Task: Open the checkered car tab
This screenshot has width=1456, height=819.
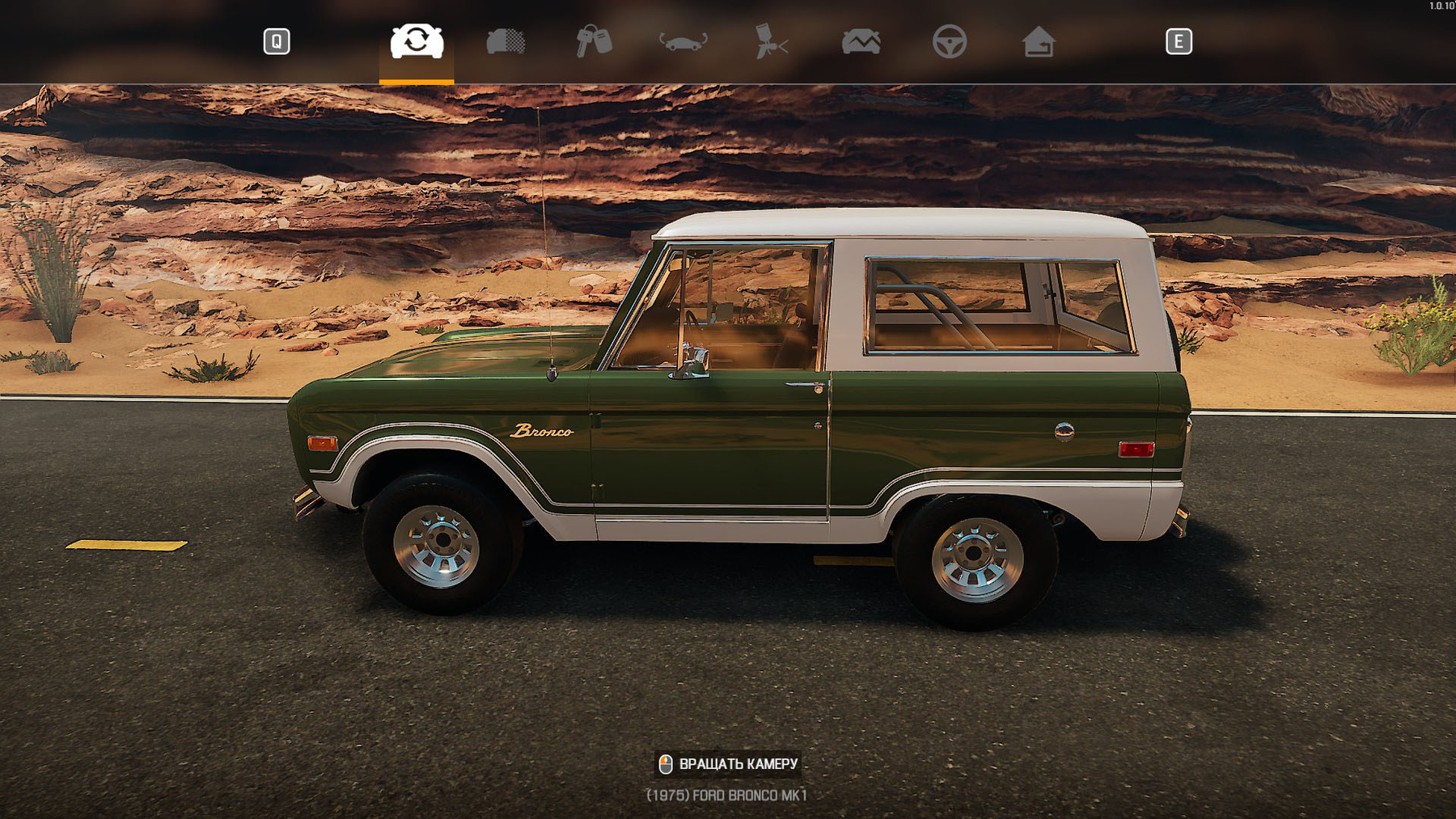Action: click(506, 41)
